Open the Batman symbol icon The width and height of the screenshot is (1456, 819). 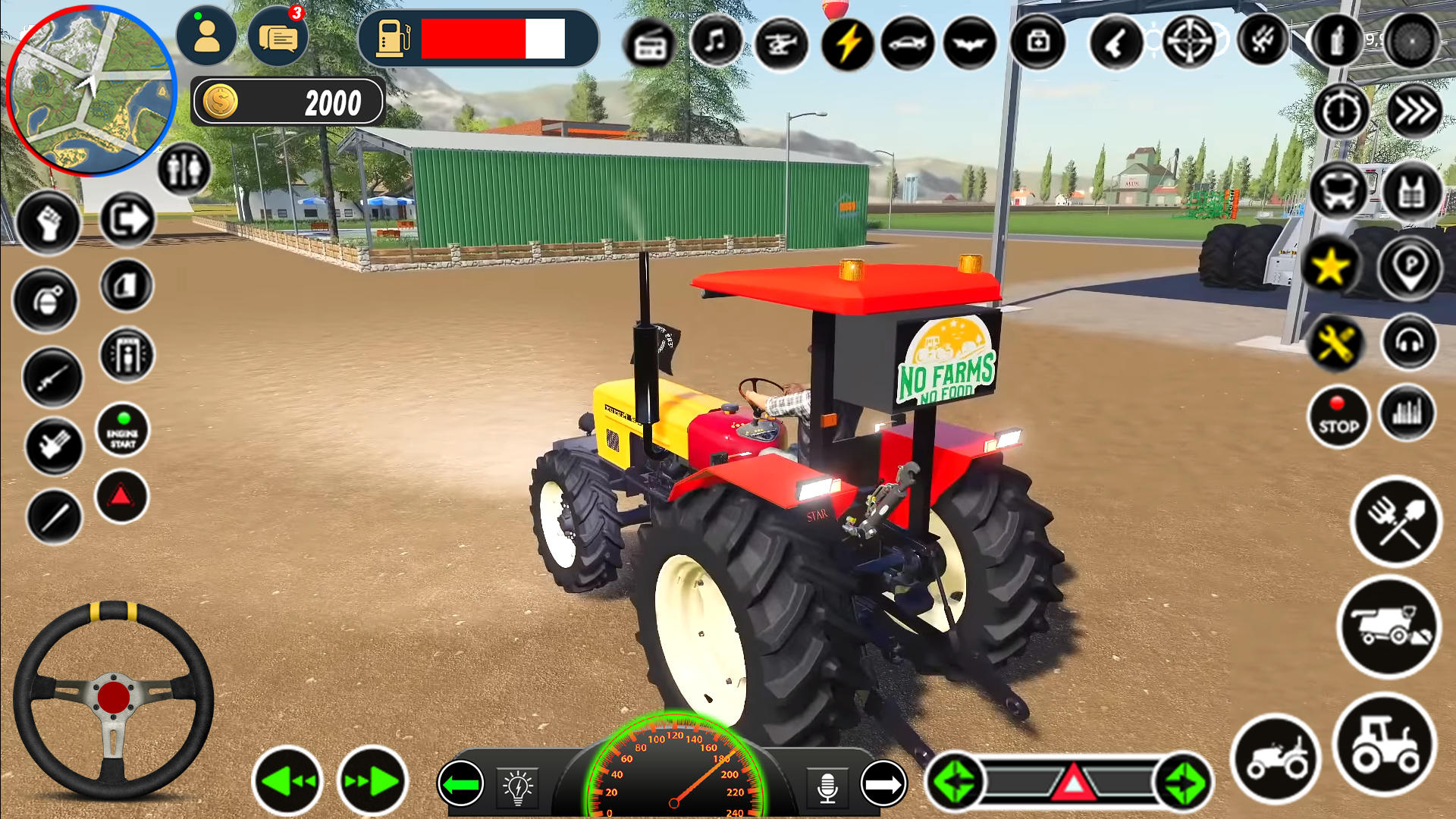[x=973, y=43]
